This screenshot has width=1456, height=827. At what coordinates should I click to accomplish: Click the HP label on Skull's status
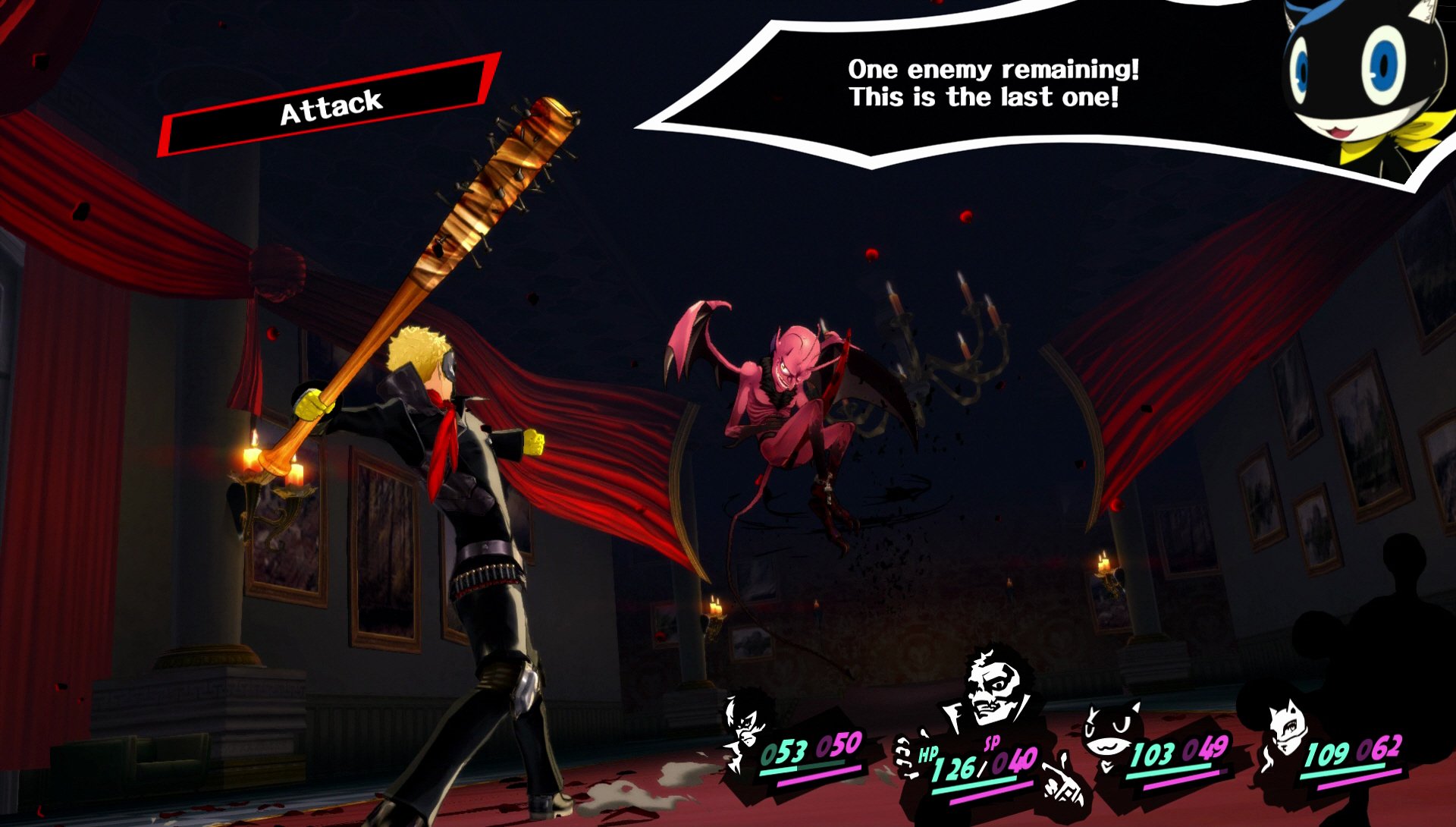coord(927,754)
